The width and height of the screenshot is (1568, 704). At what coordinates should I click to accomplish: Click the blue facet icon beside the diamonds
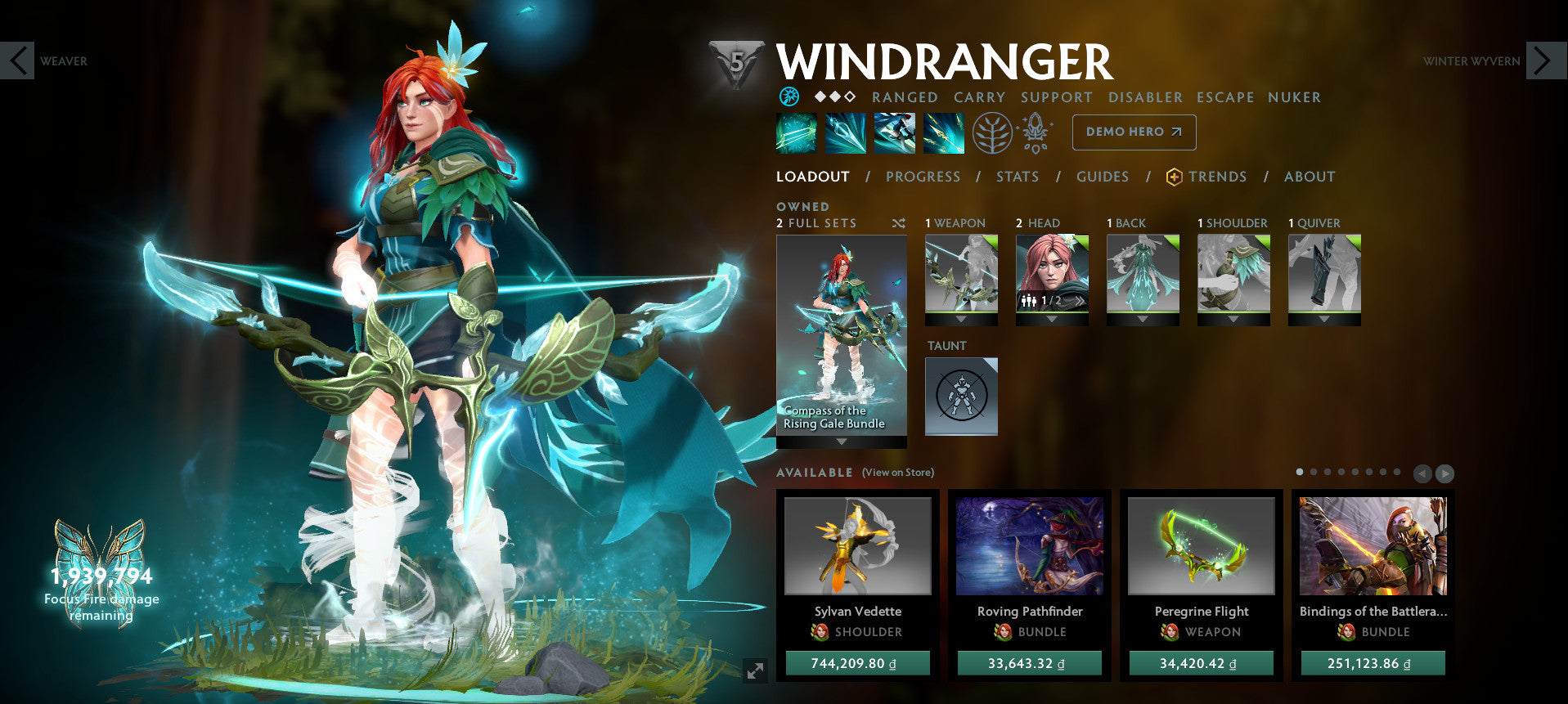click(x=790, y=97)
